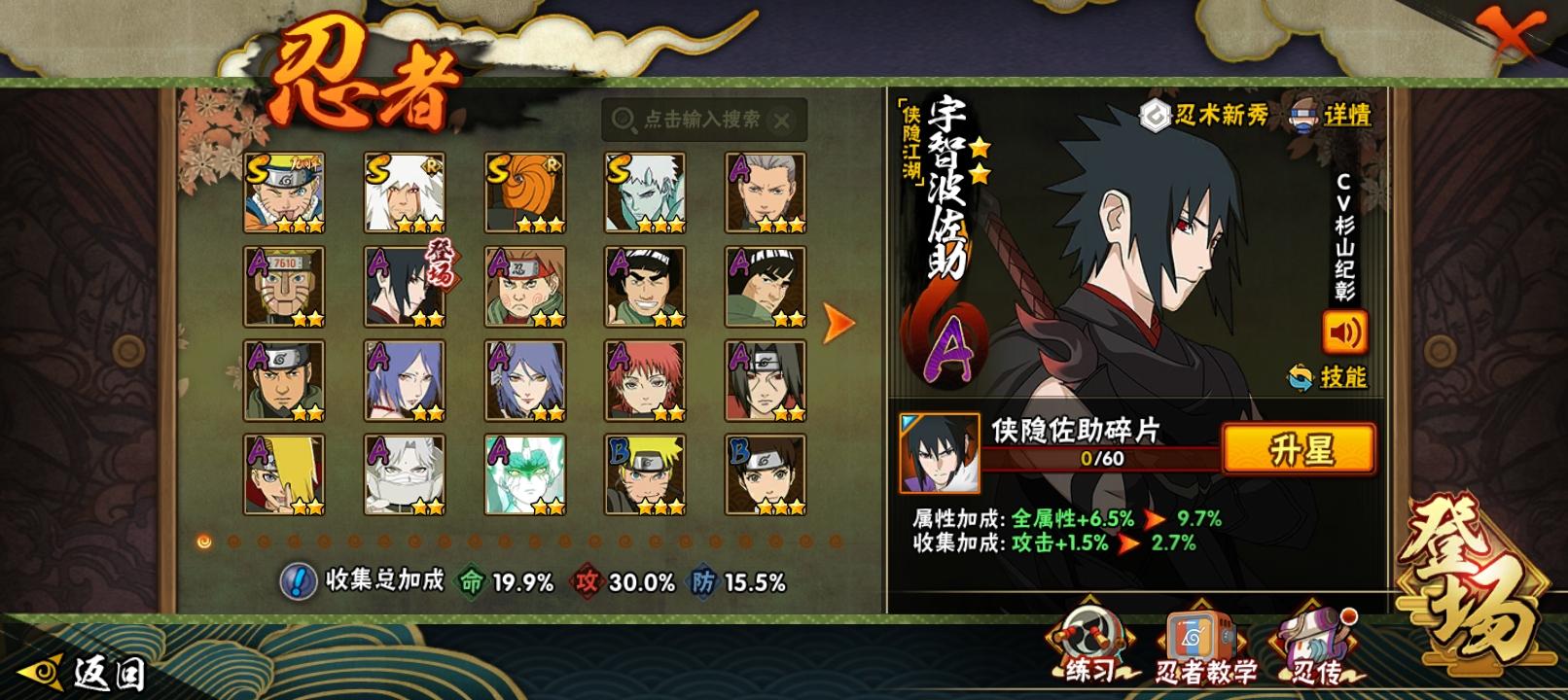The width and height of the screenshot is (1568, 700).
Task: Open the 练习 practice mode
Action: [1088, 647]
